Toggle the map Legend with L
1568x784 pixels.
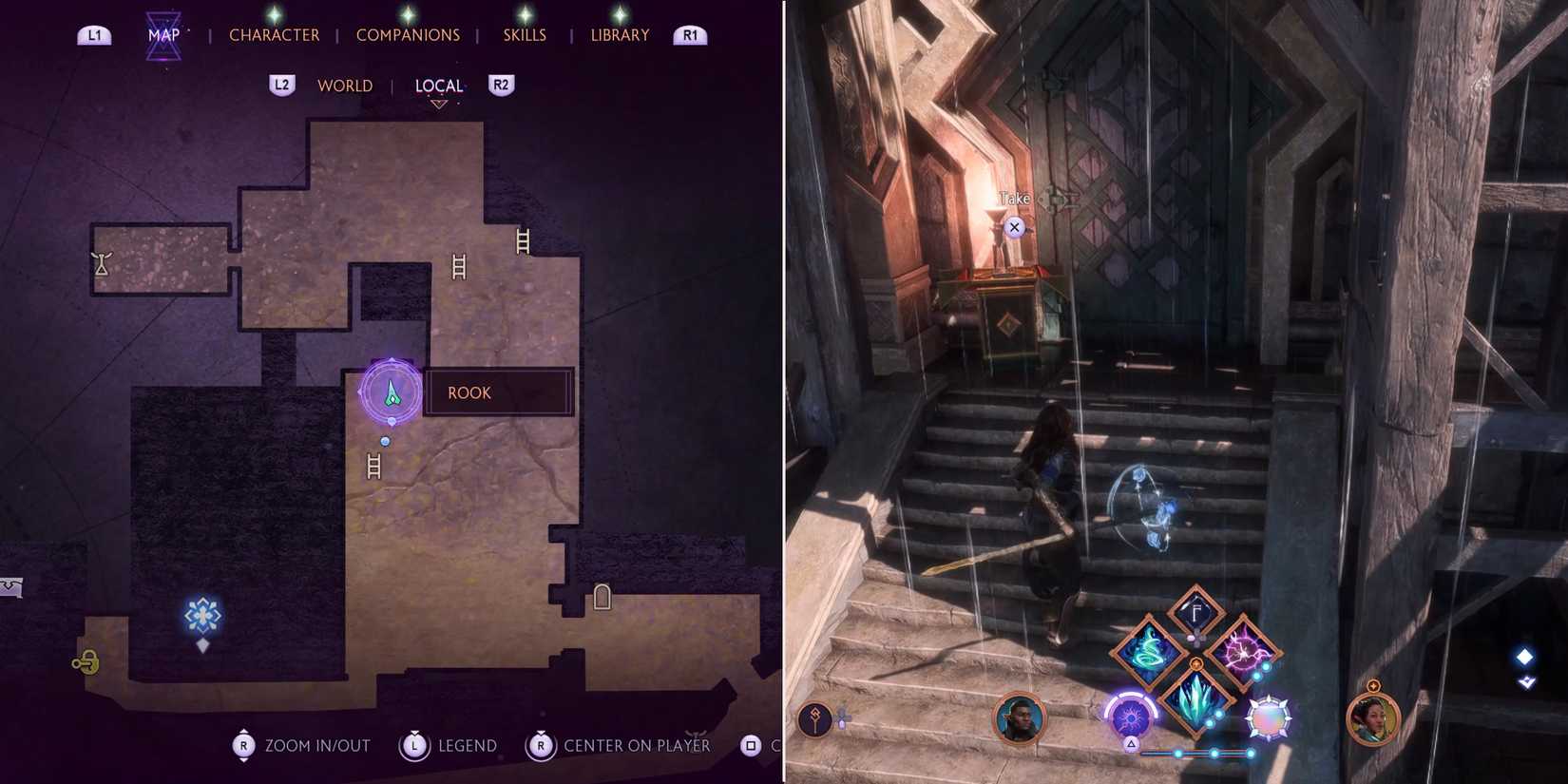pos(414,745)
